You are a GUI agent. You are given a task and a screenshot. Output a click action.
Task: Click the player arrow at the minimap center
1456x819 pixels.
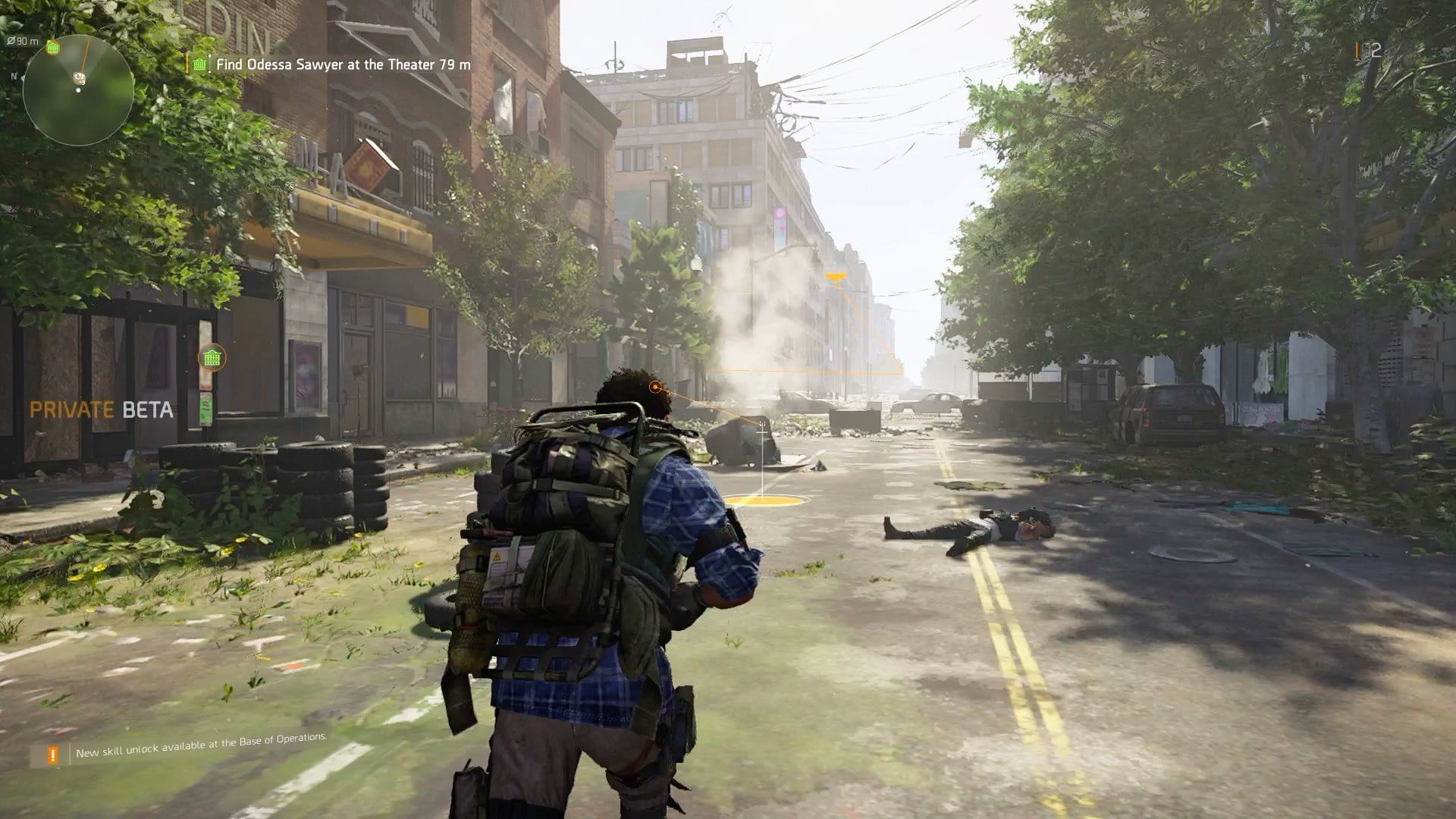coord(78,77)
